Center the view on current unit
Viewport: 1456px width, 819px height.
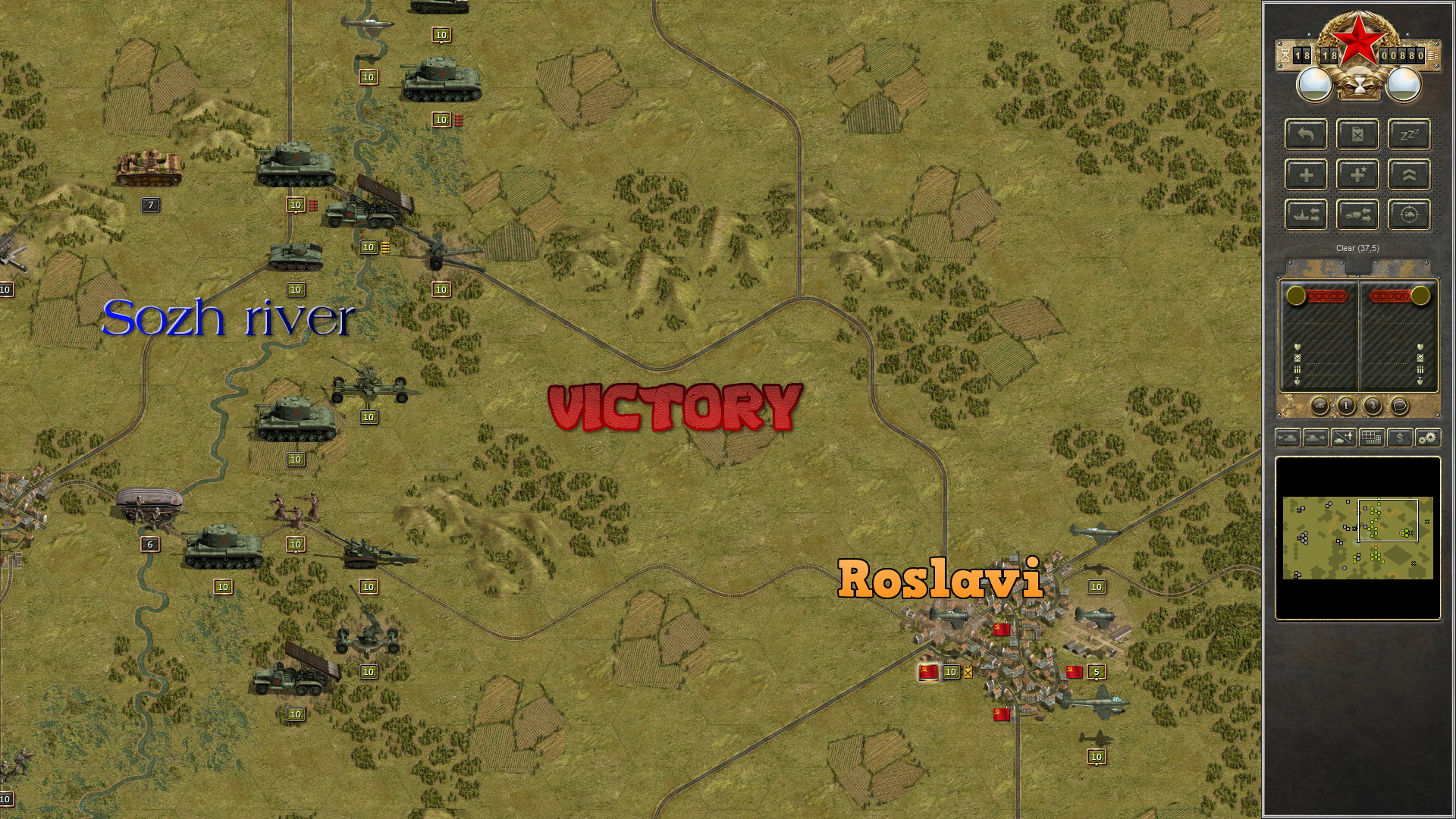pos(1410,215)
